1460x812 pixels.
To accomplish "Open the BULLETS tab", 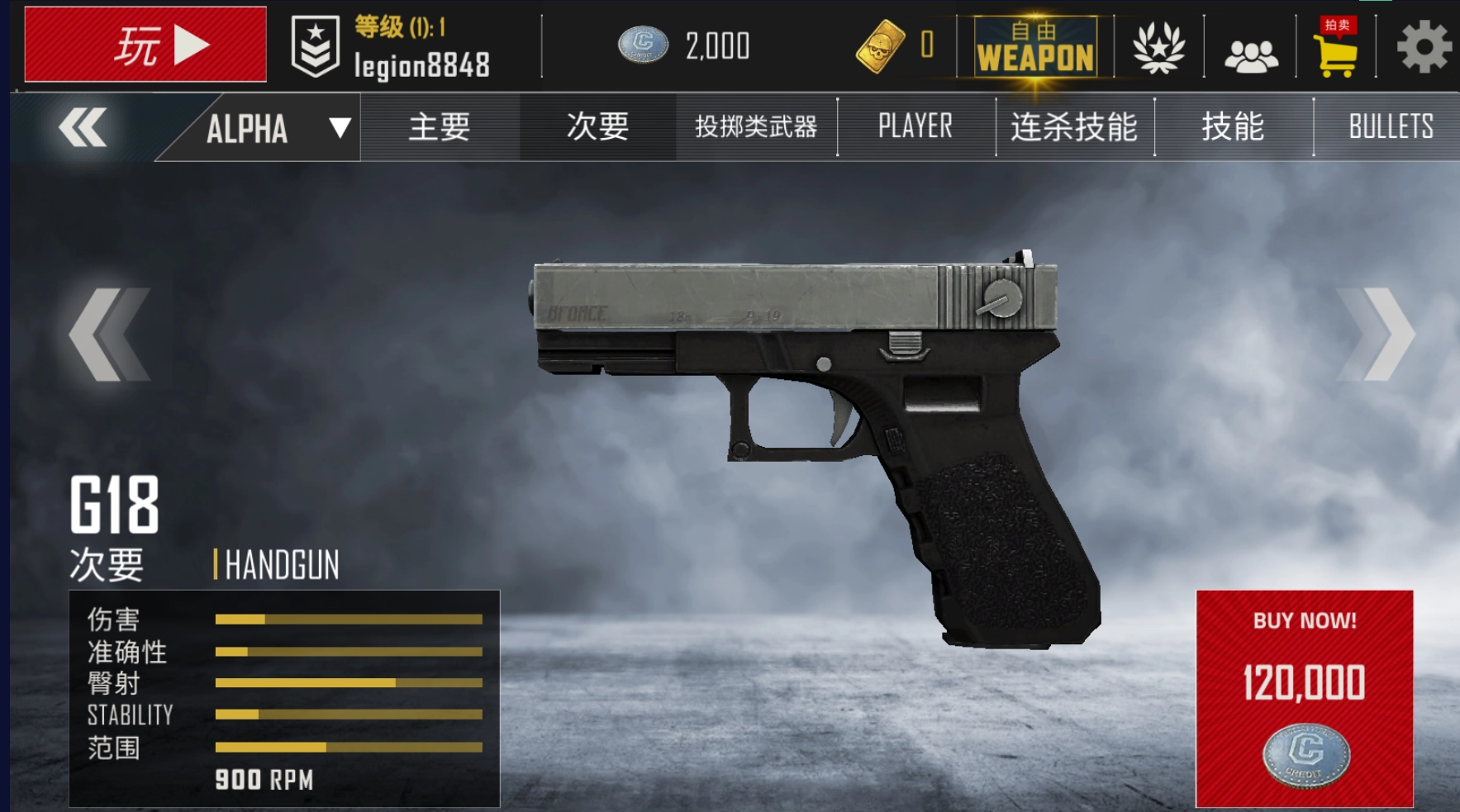I will click(1391, 126).
